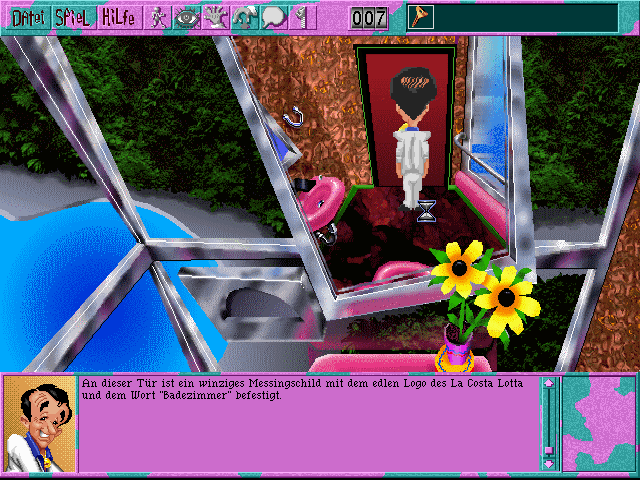
Task: Open the Hilfe menu
Action: click(118, 17)
